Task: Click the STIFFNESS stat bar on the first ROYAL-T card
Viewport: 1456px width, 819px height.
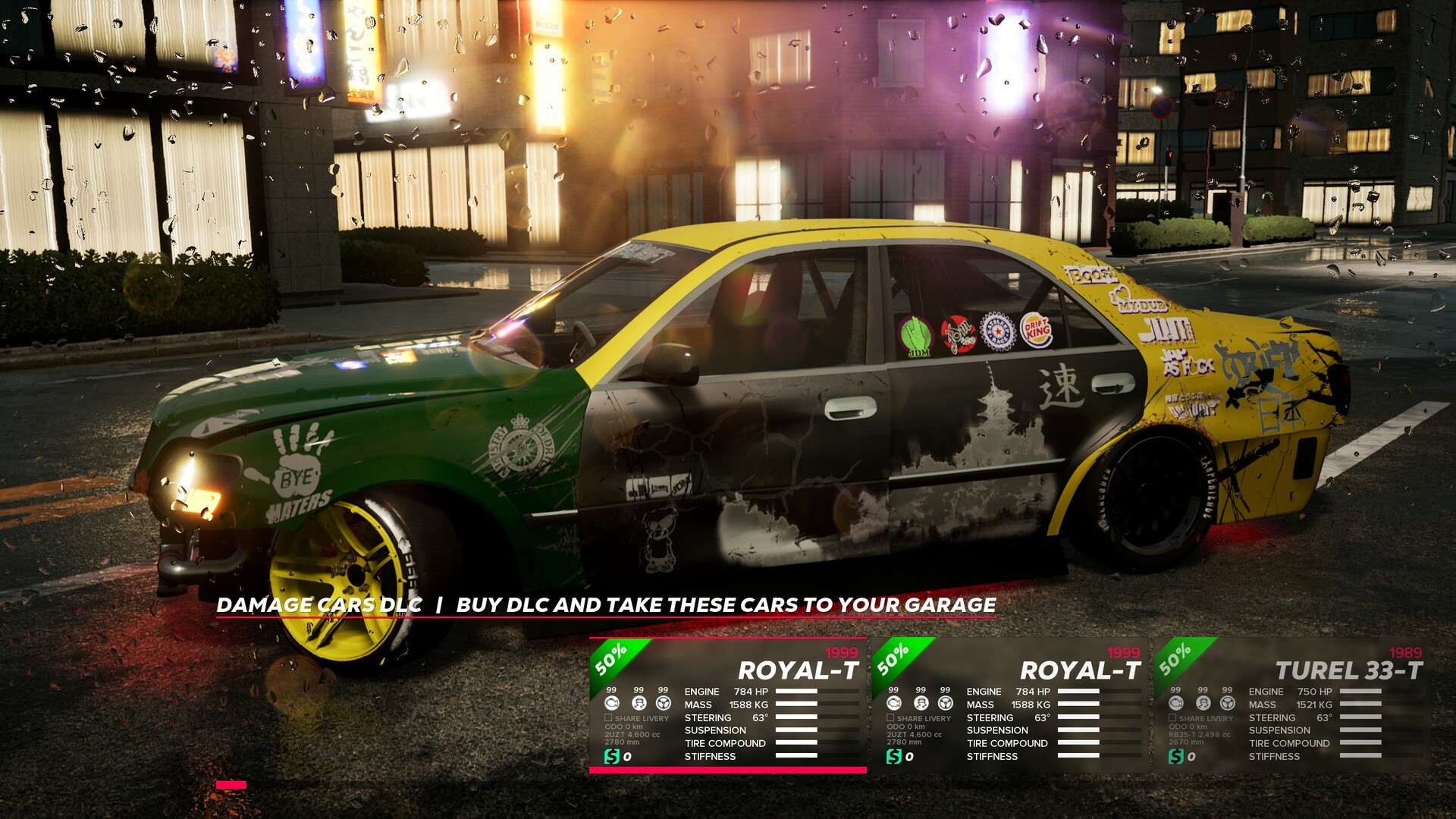Action: [817, 755]
